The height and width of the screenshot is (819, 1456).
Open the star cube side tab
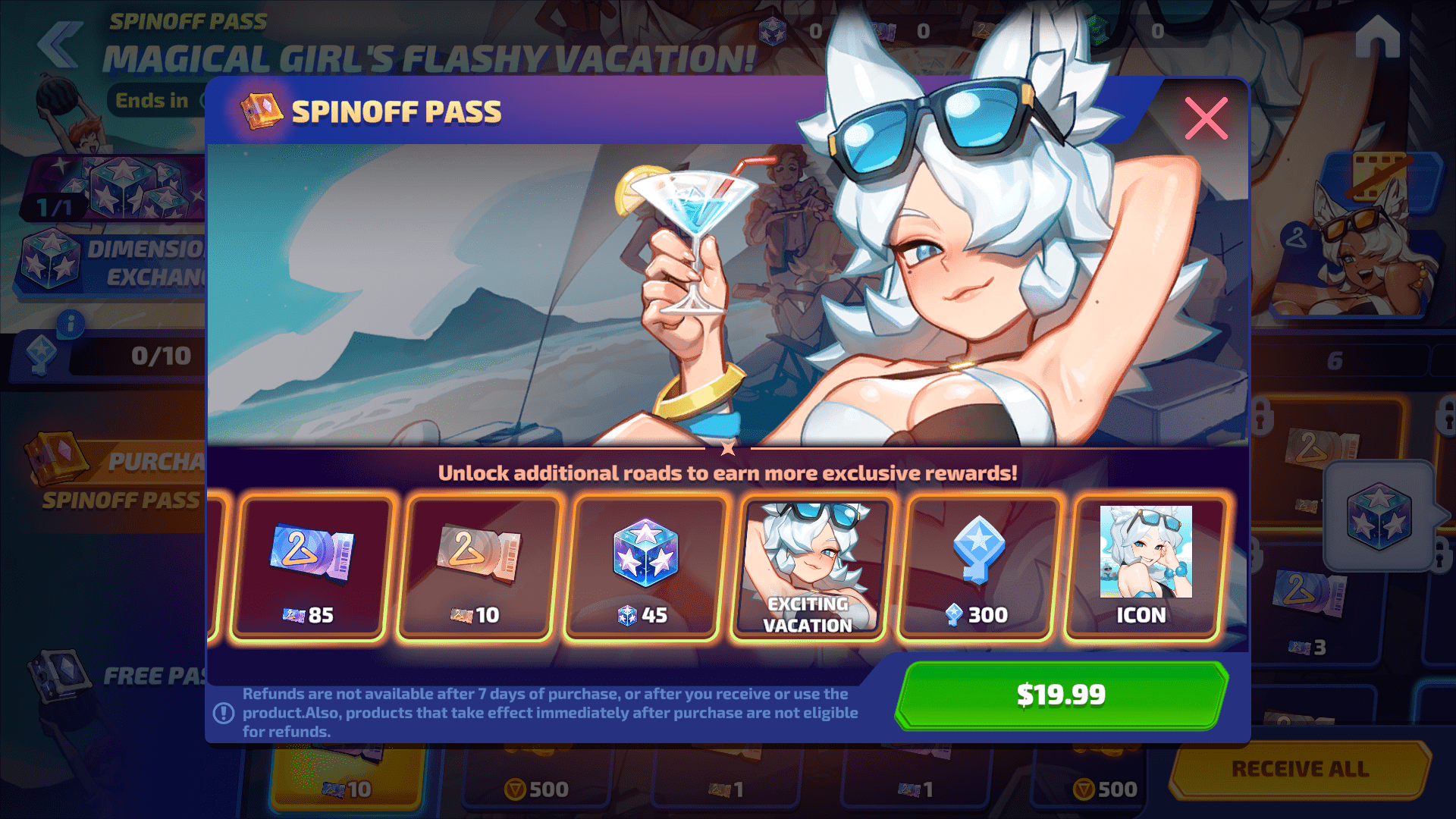click(x=1379, y=517)
